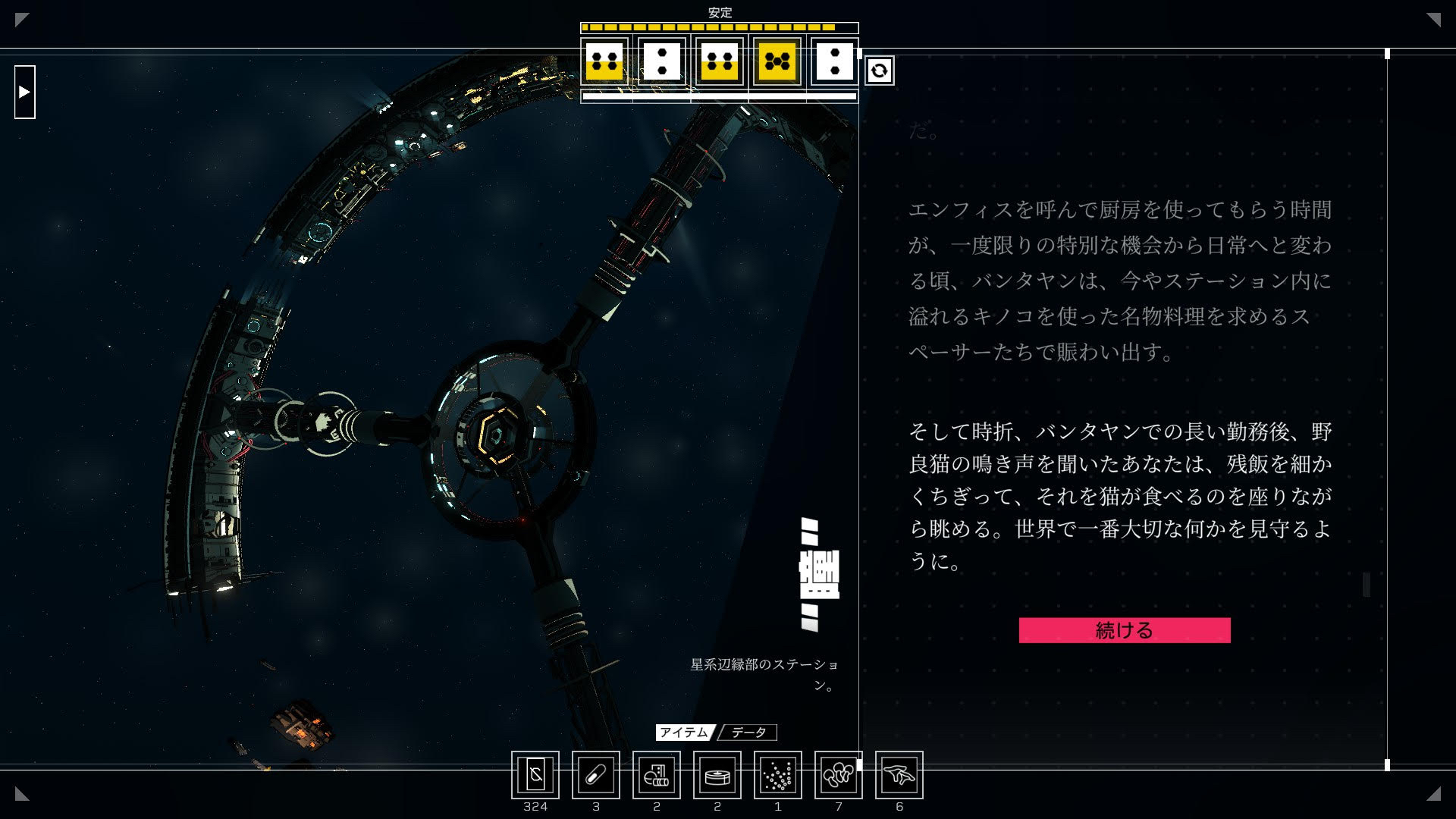This screenshot has height=819, width=1456.
Task: Click the 続ける continue button
Action: [1124, 630]
